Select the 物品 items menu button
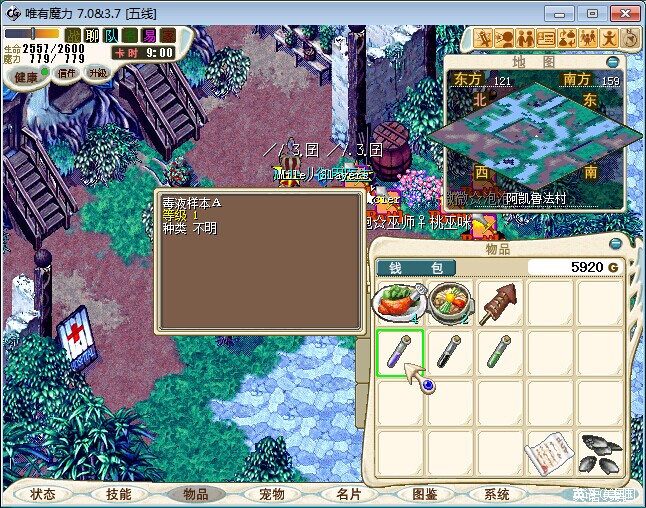646x508 pixels. [x=195, y=494]
